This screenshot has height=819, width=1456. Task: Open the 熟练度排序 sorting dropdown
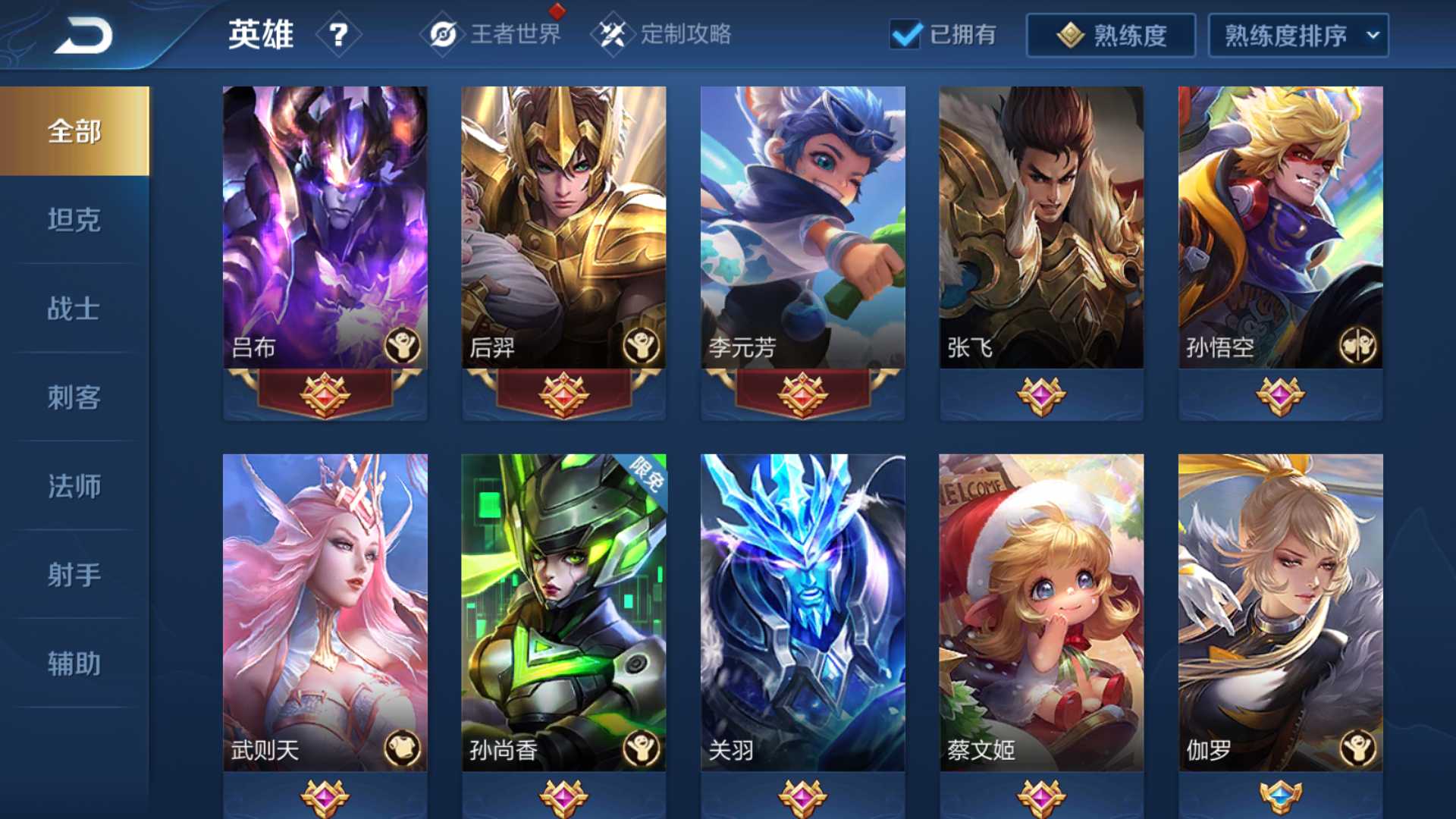(x=1297, y=34)
